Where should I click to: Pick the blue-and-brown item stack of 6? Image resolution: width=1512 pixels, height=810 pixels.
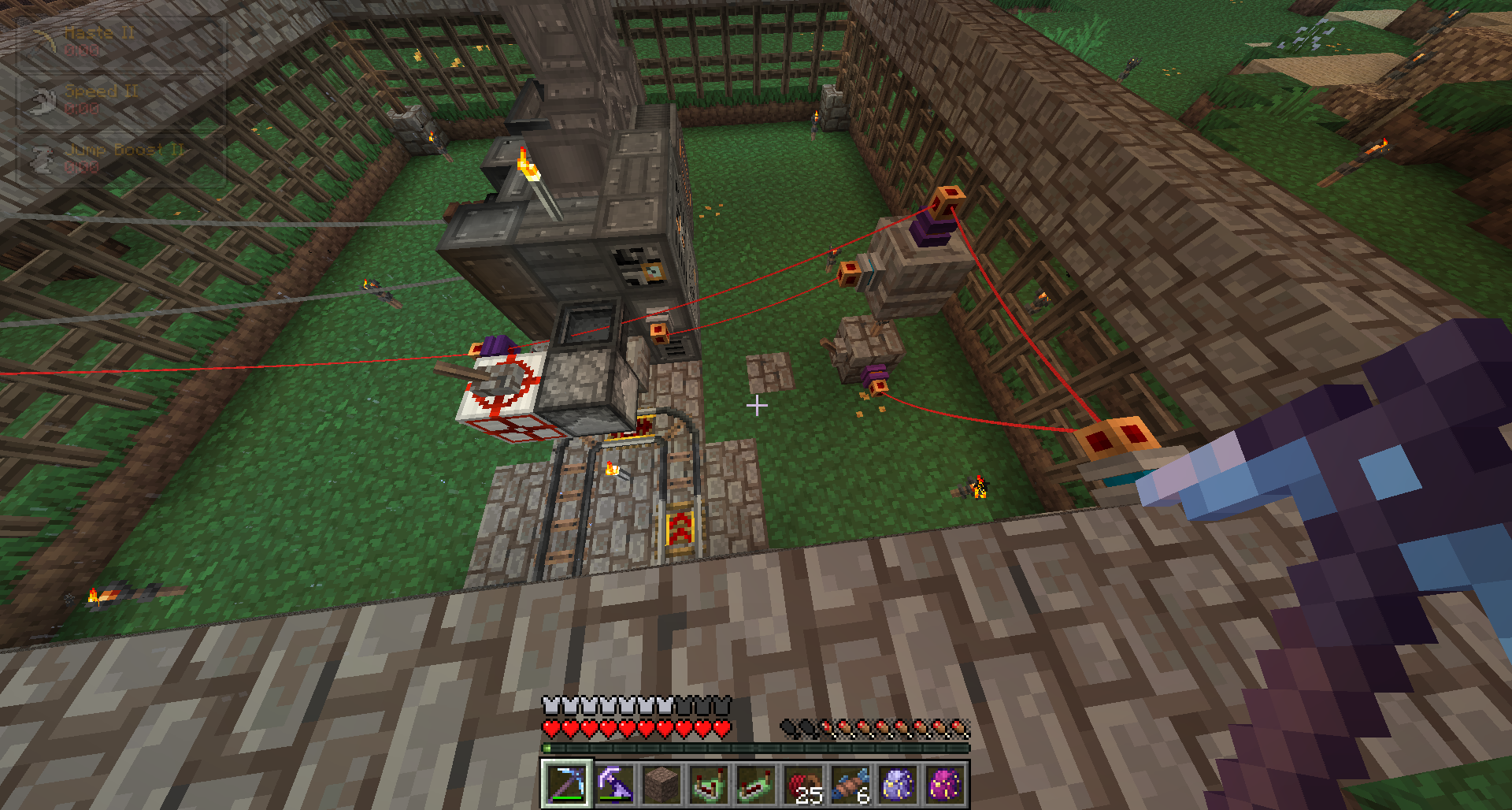(x=850, y=785)
